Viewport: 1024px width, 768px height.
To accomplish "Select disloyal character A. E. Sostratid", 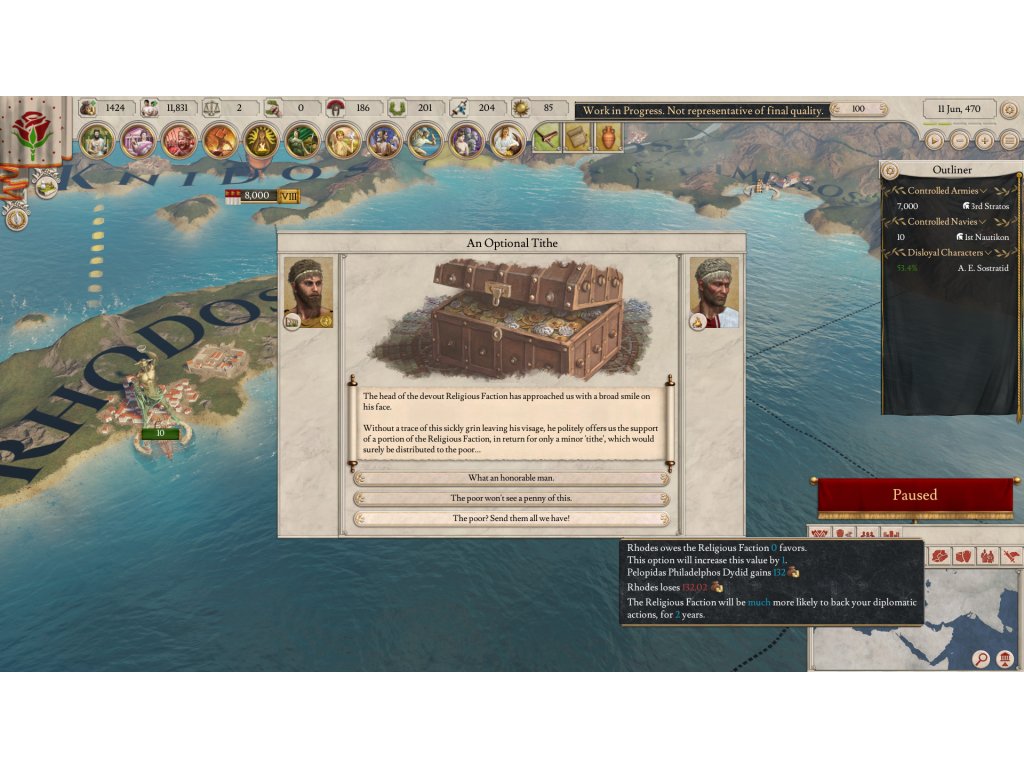I will (x=979, y=268).
